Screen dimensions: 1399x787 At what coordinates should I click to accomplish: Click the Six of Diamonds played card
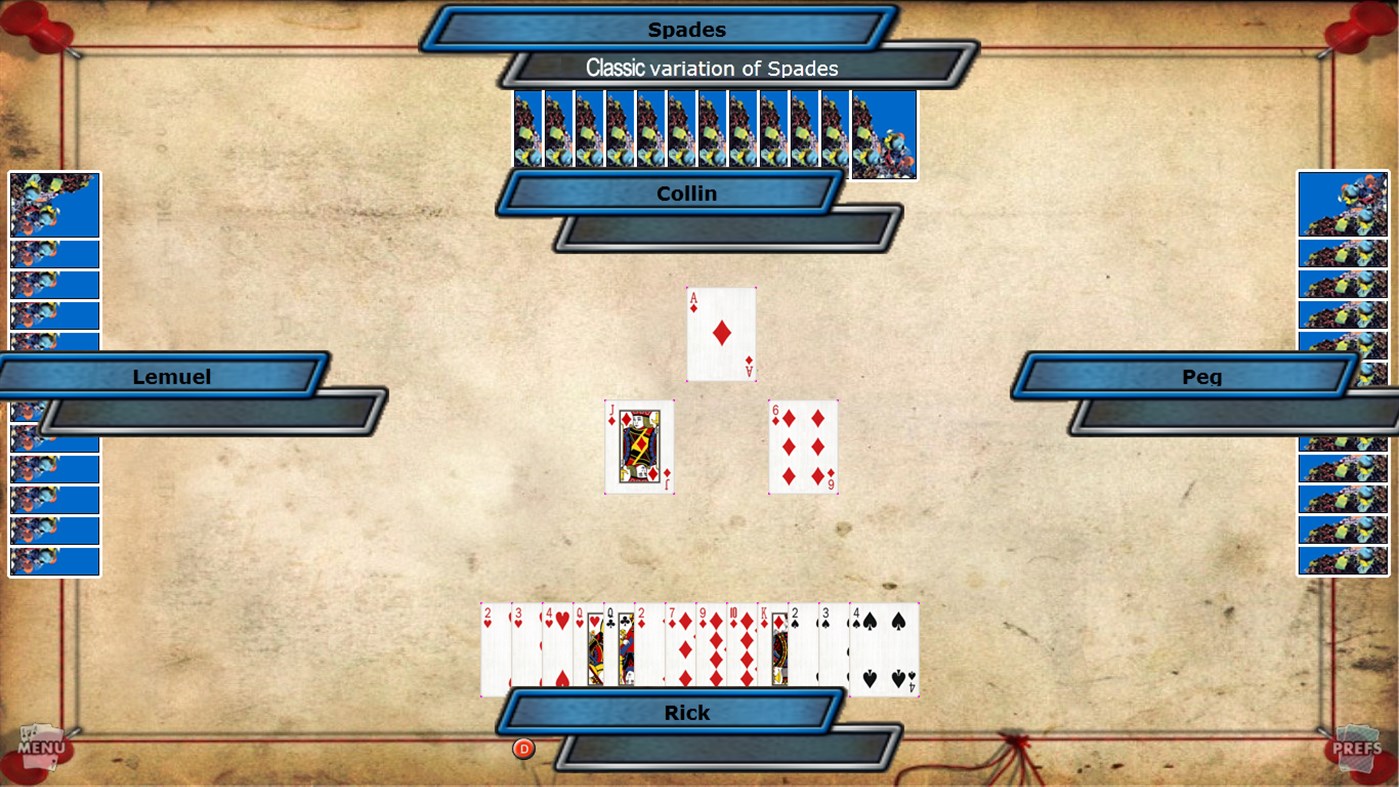click(802, 445)
